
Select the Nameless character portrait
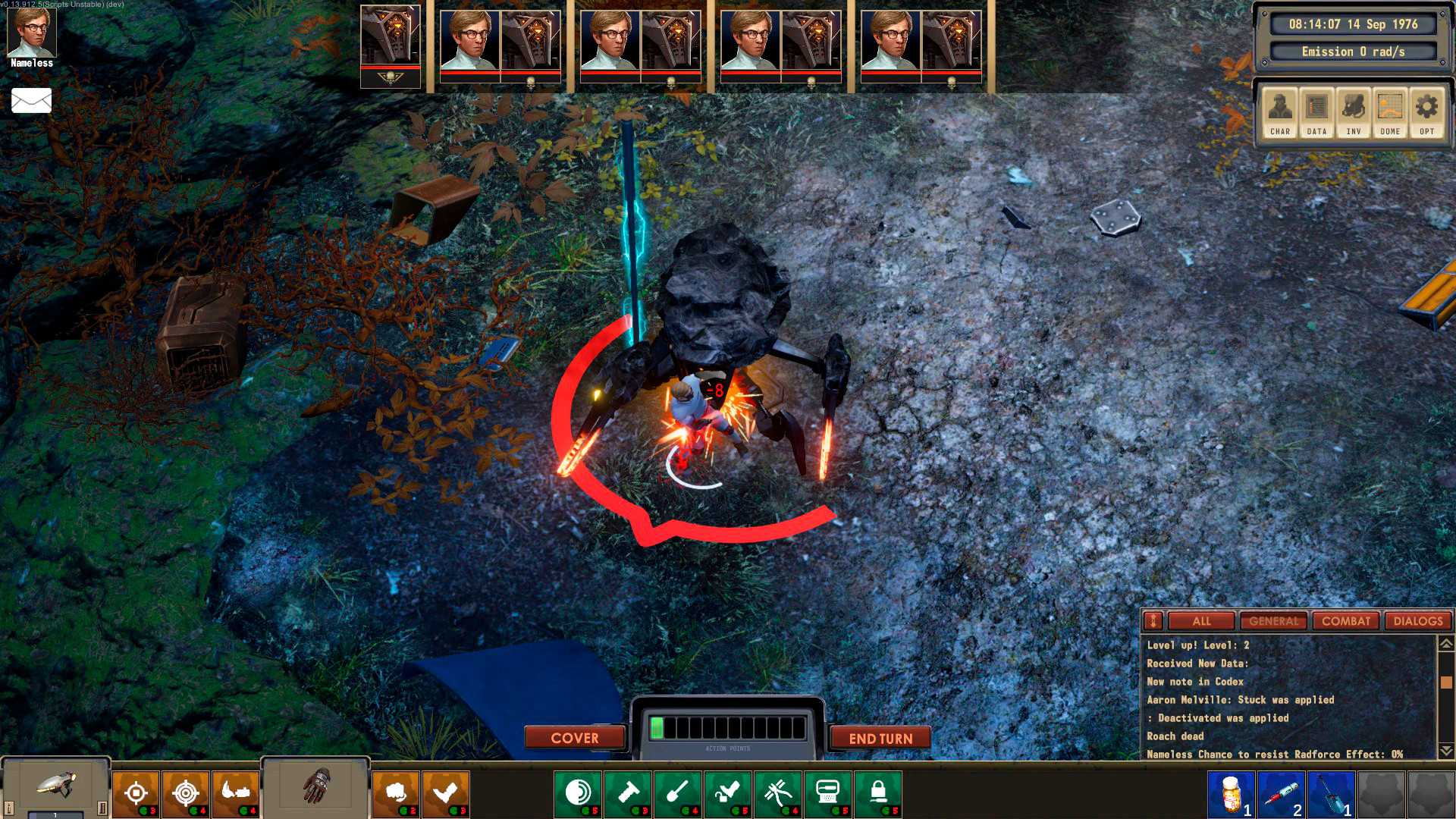(x=32, y=34)
